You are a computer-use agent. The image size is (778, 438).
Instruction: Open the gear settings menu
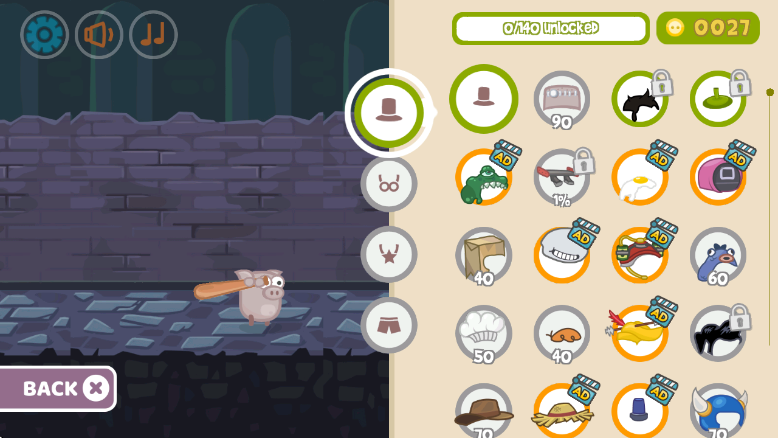[45, 35]
